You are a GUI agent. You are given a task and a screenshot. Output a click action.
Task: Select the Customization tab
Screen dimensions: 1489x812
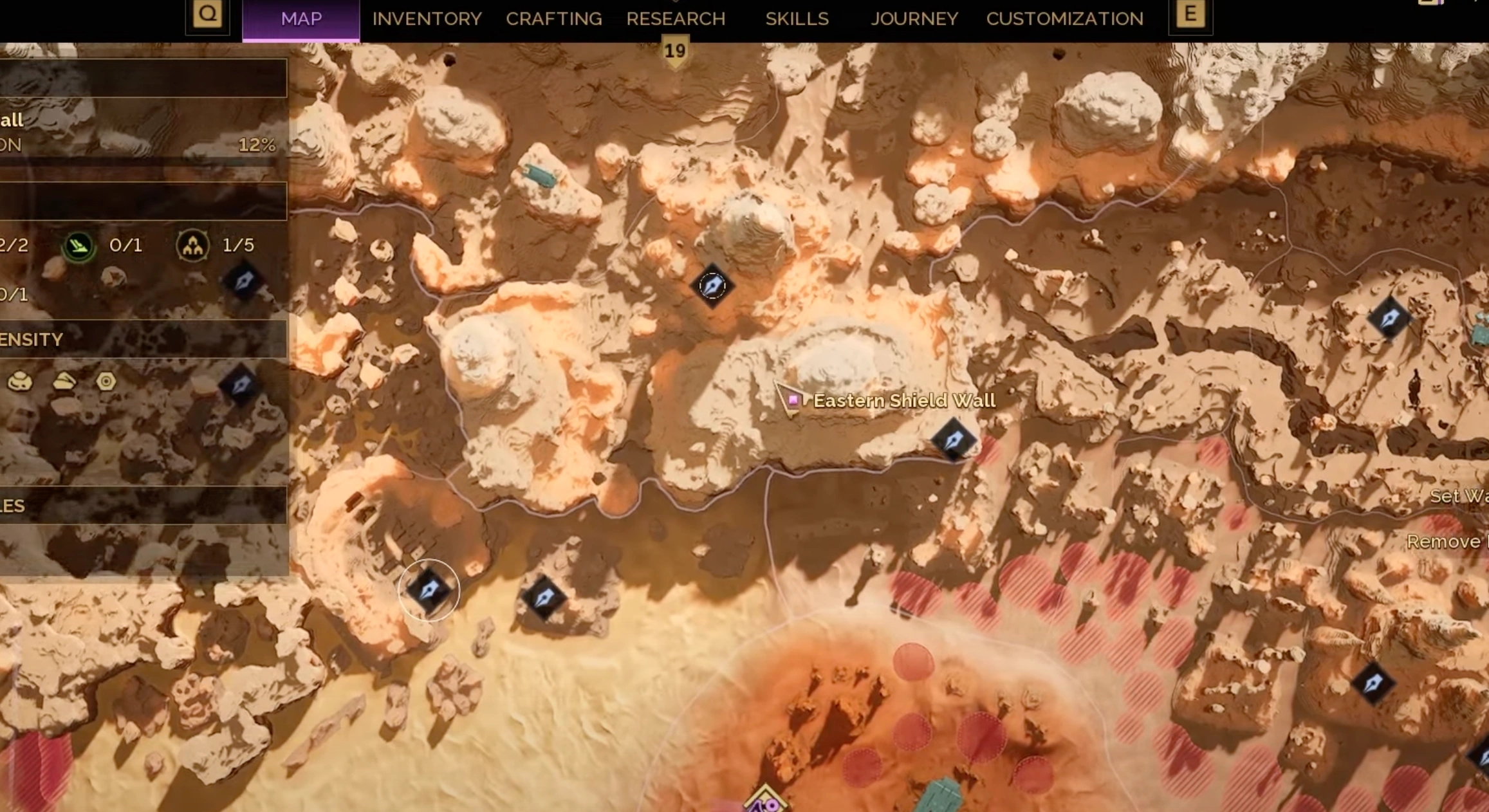click(1064, 19)
